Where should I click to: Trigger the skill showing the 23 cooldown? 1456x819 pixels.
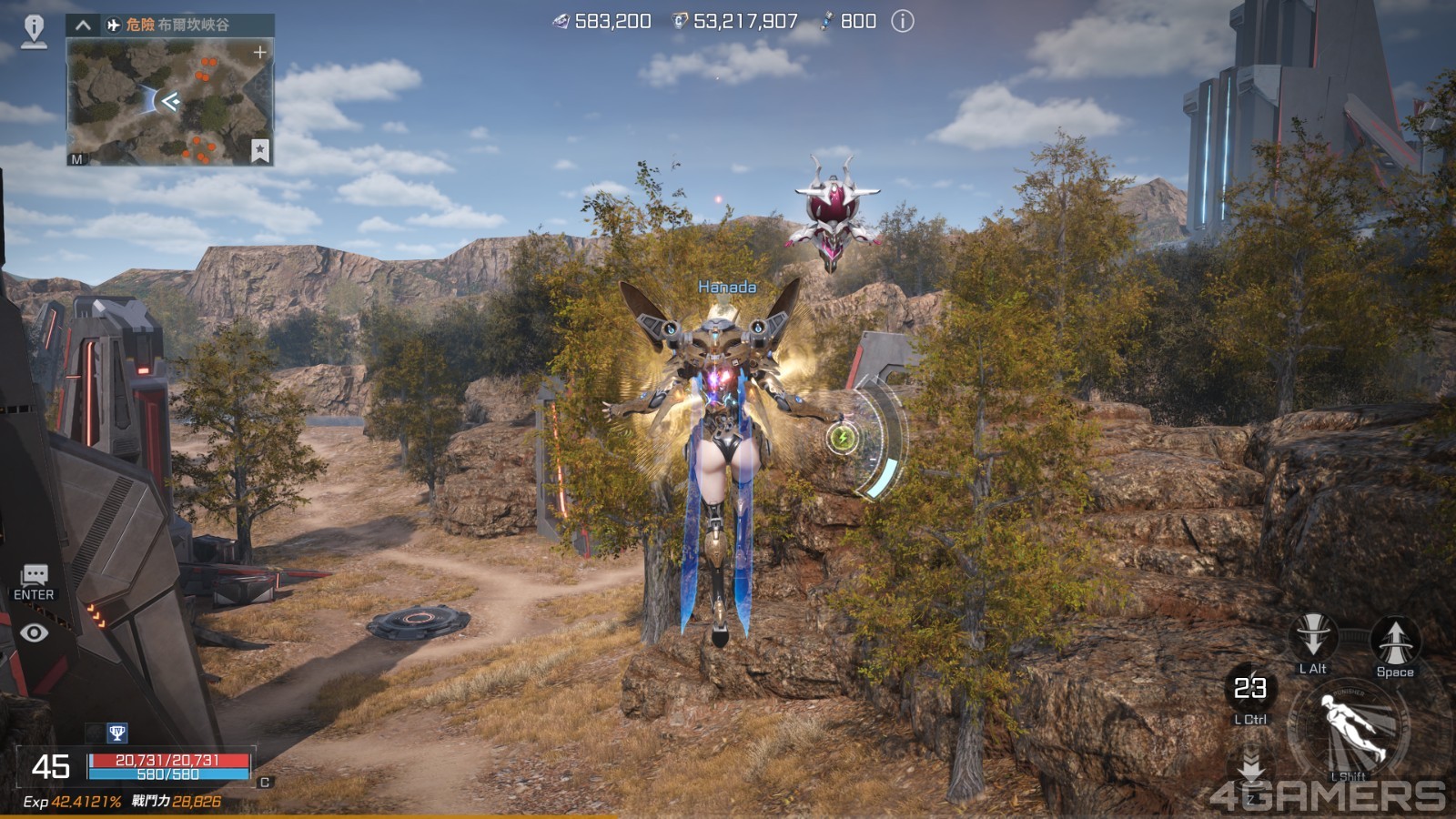point(1249,688)
